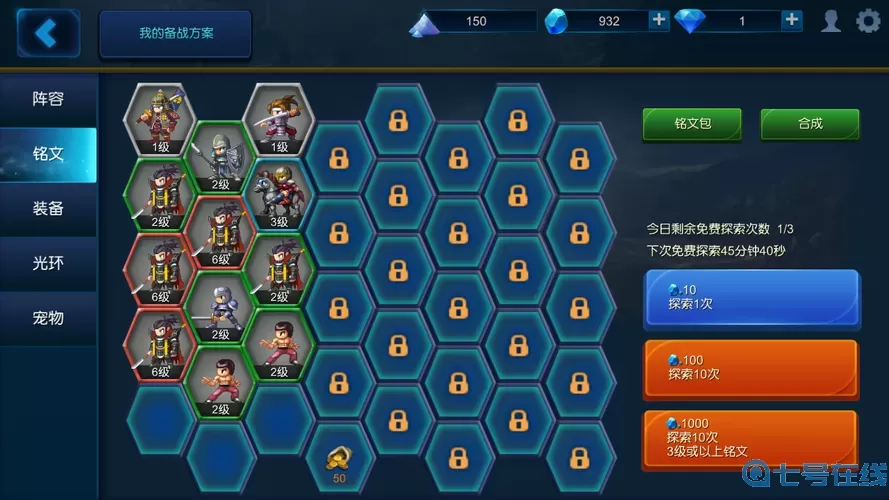The image size is (889, 500).
Task: Open 我的备战方案 panel
Action: (x=175, y=33)
